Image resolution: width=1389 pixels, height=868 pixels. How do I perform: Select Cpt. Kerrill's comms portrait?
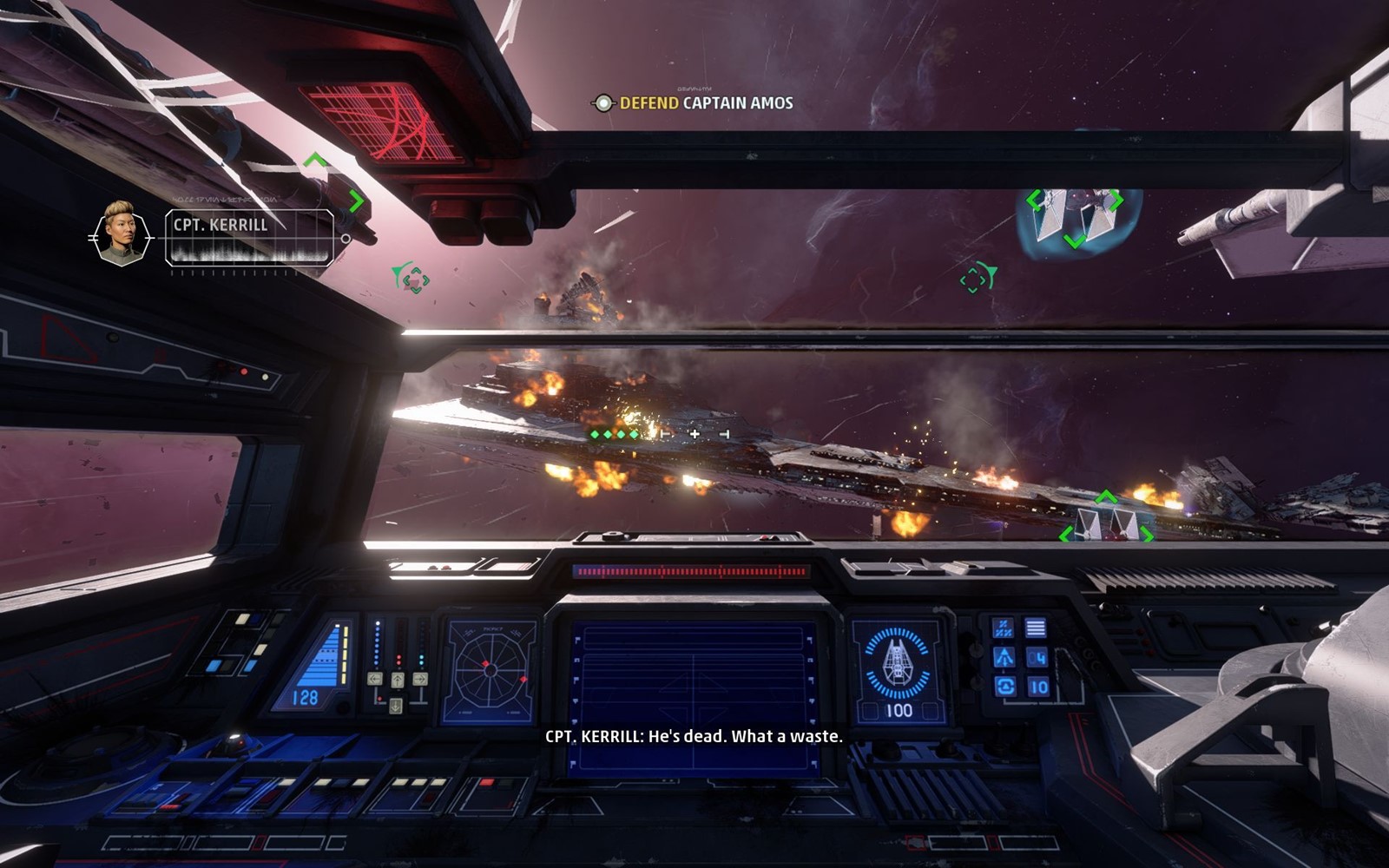click(120, 233)
